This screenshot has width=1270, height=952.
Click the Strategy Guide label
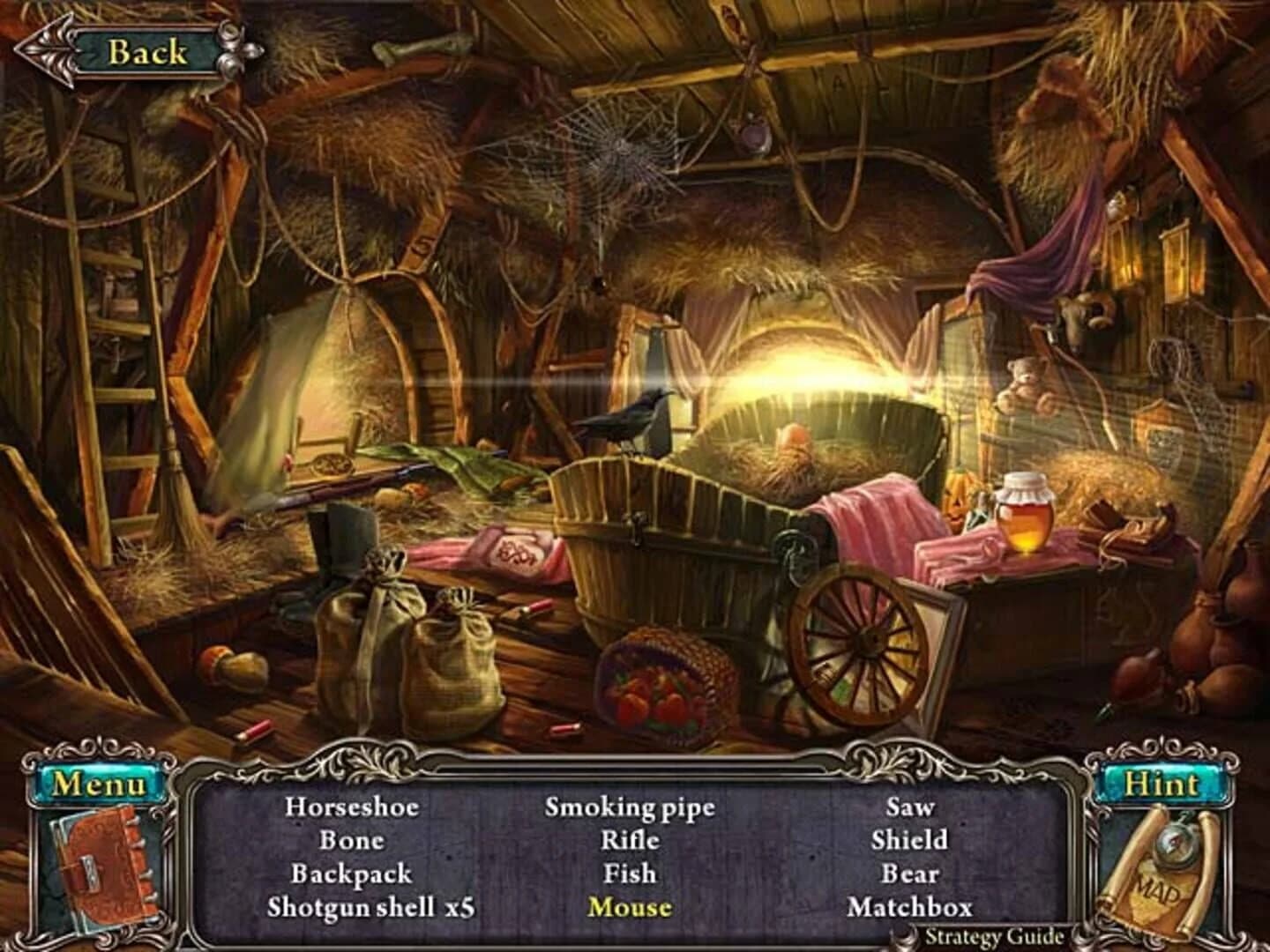[996, 938]
